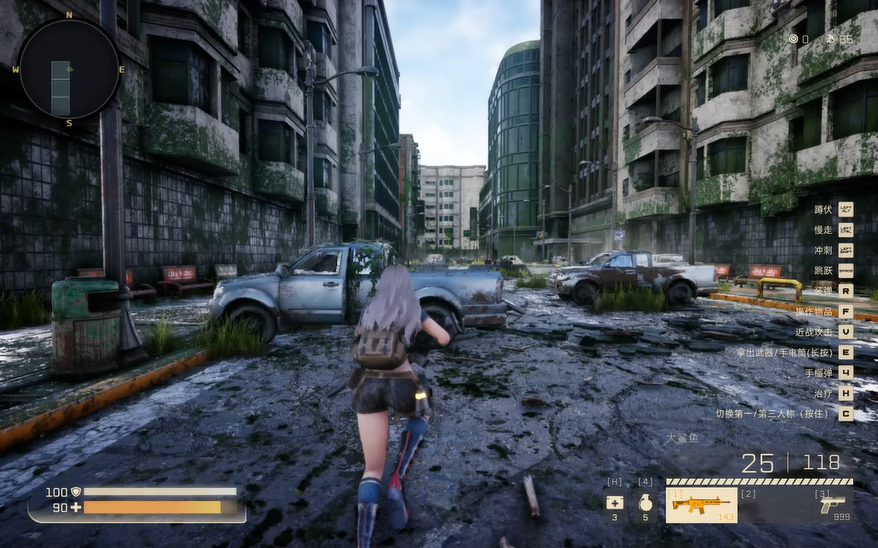Switch to the pistol weapon slot
Viewport: 878px width, 548px height.
click(x=831, y=504)
